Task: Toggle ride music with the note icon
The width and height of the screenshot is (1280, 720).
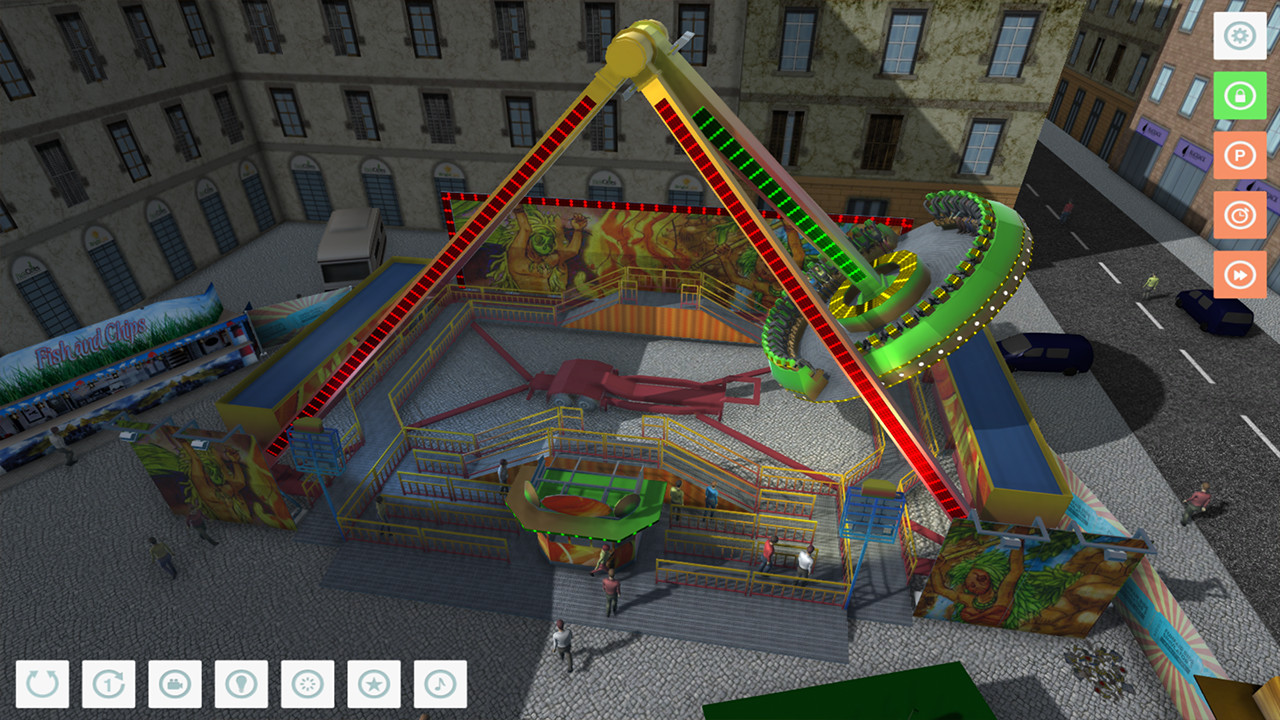Action: 442,685
